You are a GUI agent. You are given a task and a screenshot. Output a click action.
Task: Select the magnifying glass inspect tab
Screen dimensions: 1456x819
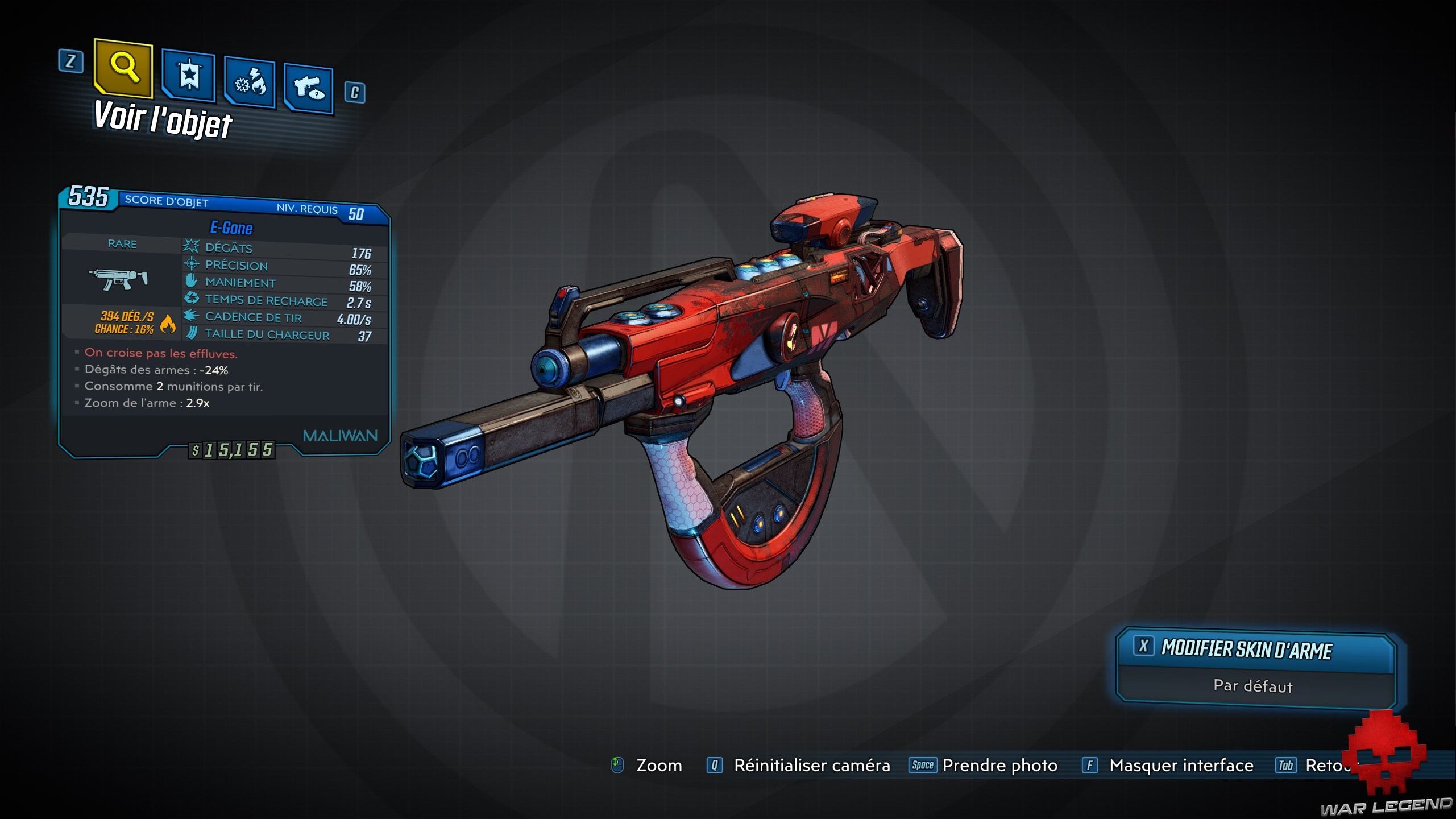[x=124, y=69]
